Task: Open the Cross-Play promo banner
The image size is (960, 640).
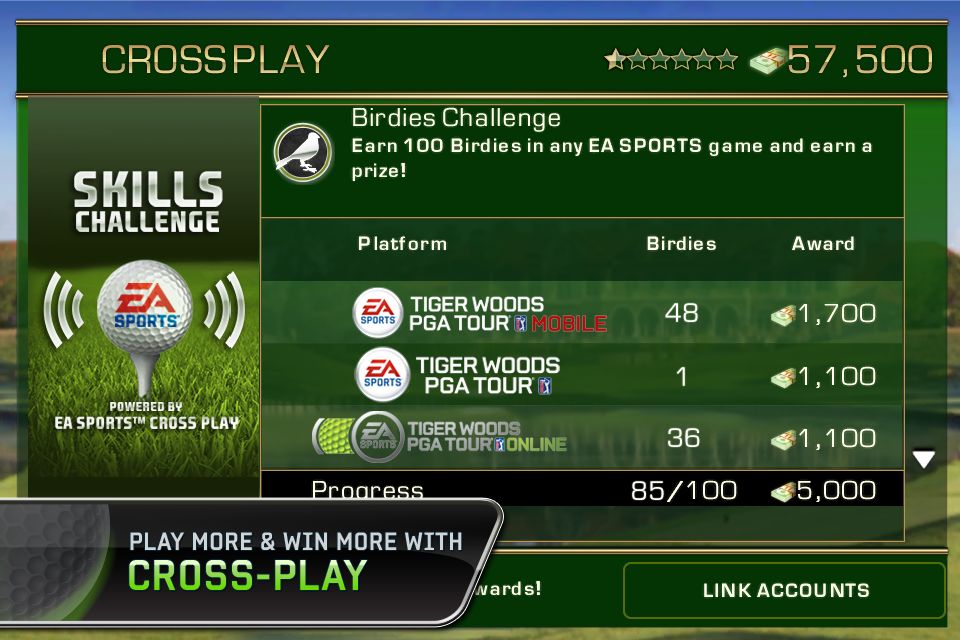Action: click(250, 560)
